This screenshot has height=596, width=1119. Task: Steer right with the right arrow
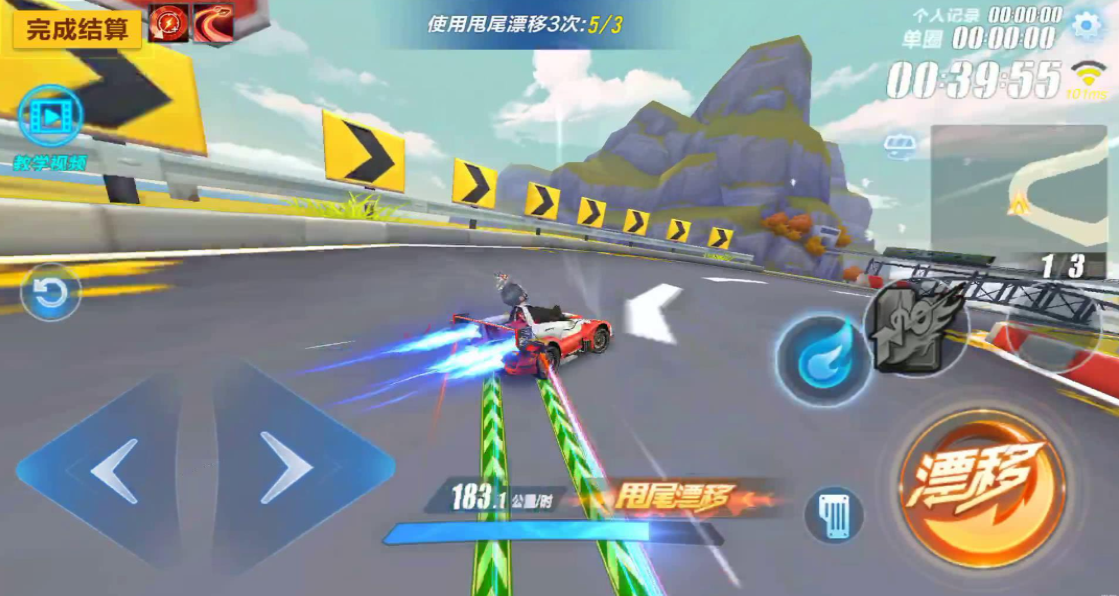point(287,468)
